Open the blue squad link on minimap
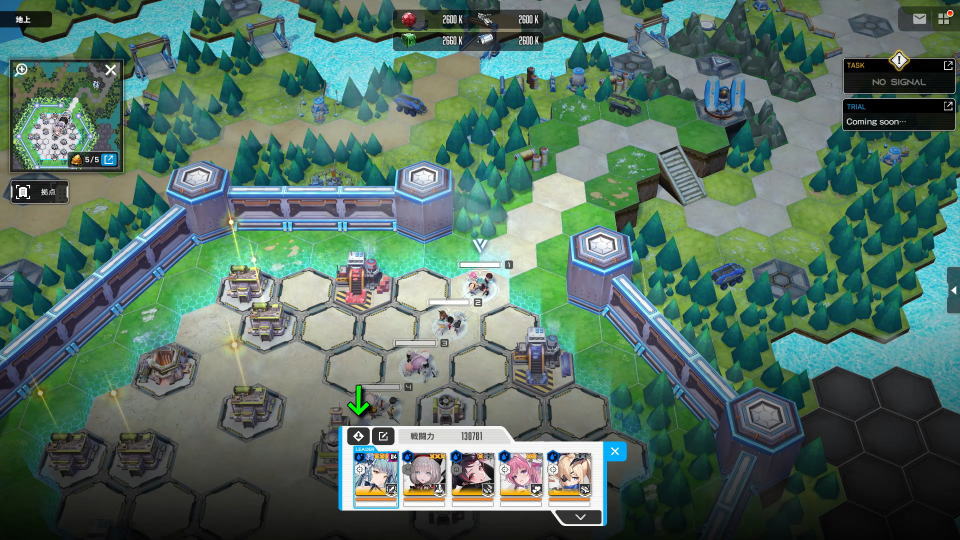960x540 pixels. (109, 159)
